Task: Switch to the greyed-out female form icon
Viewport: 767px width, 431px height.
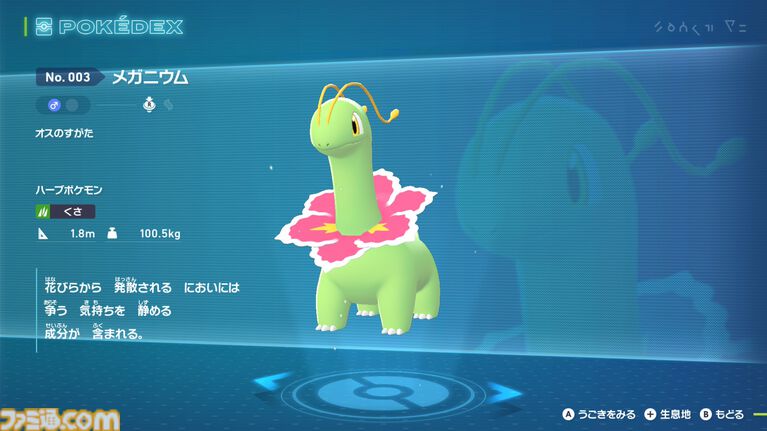Action: coord(75,104)
